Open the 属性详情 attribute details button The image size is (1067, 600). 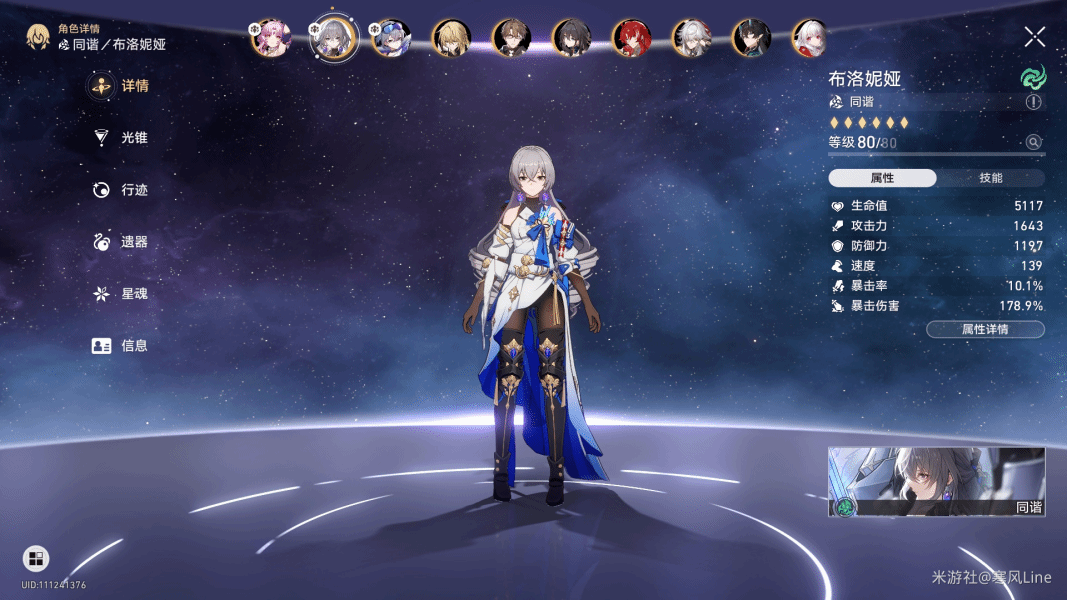click(x=985, y=329)
